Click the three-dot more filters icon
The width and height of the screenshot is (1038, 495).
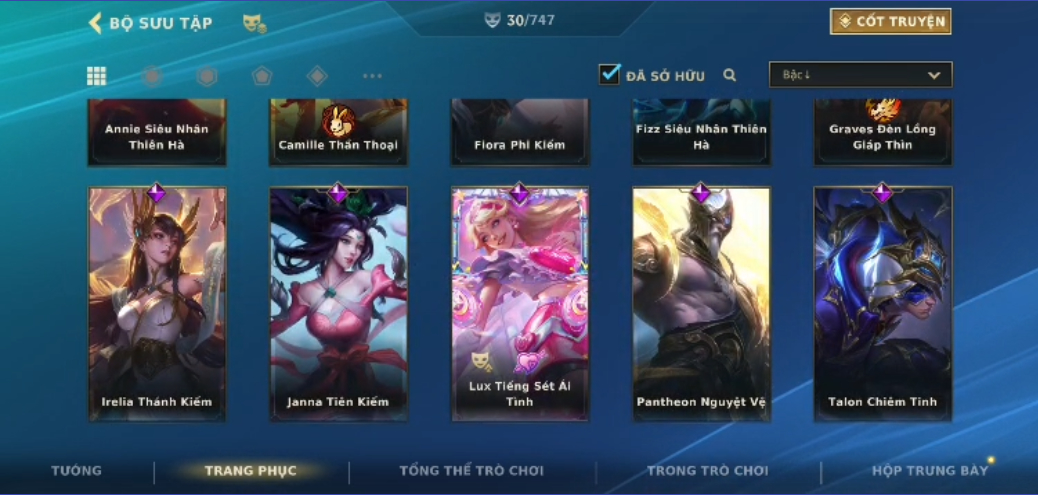(372, 76)
